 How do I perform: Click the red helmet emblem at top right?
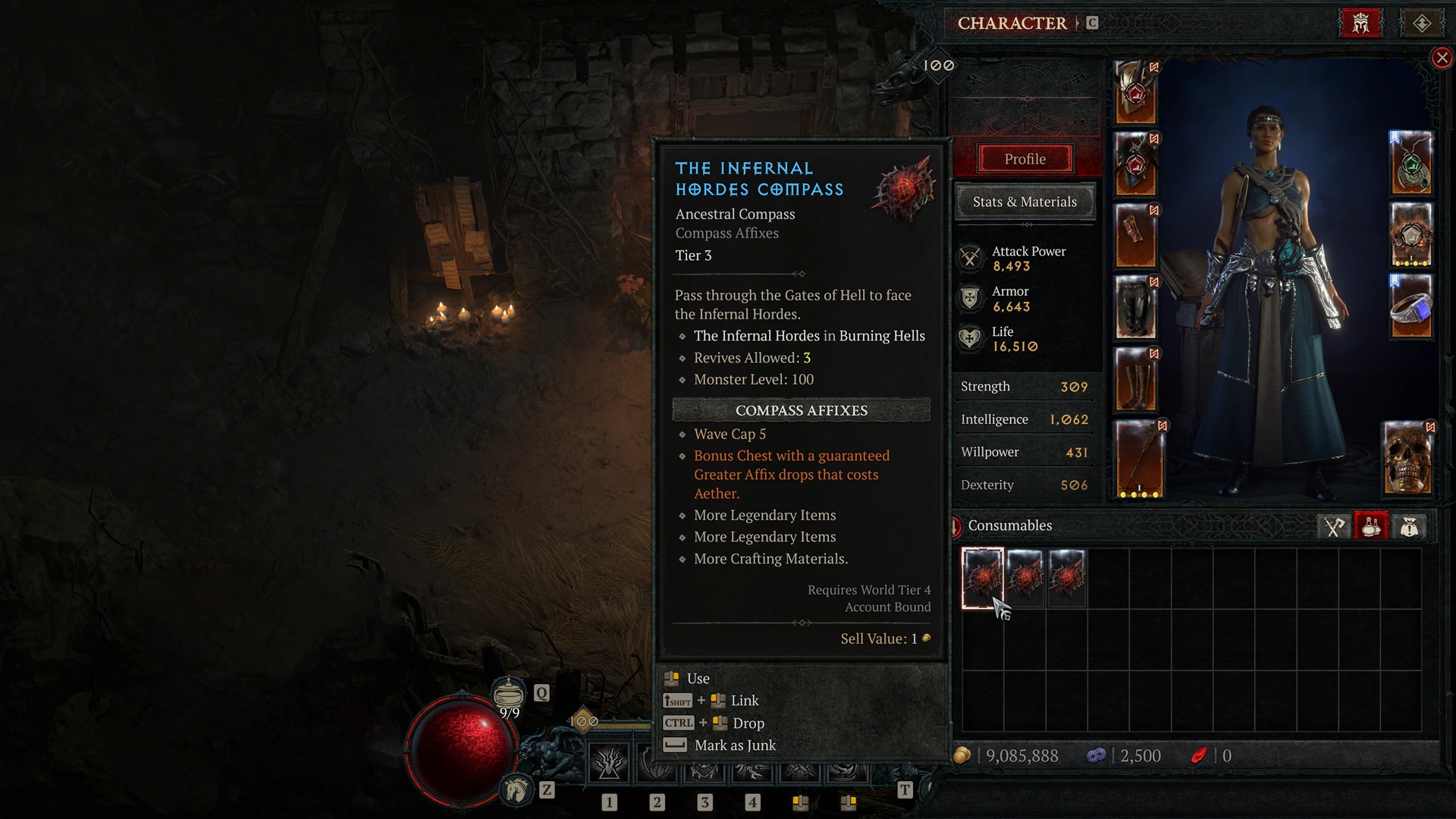point(1360,23)
